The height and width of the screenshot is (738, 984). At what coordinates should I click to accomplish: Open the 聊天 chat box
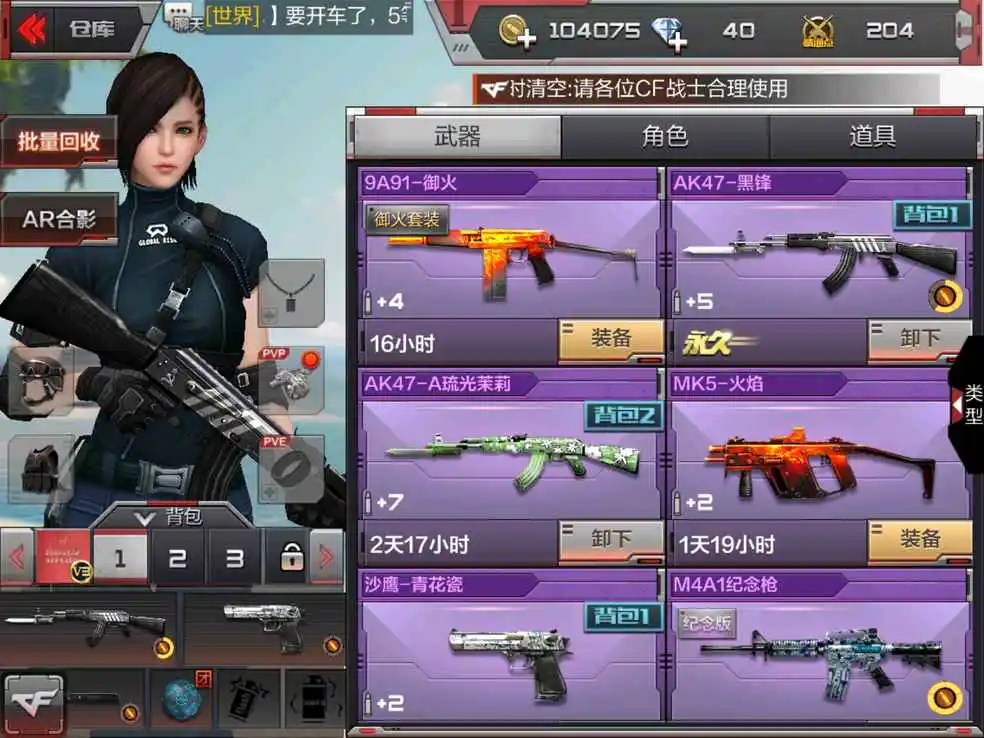point(182,16)
